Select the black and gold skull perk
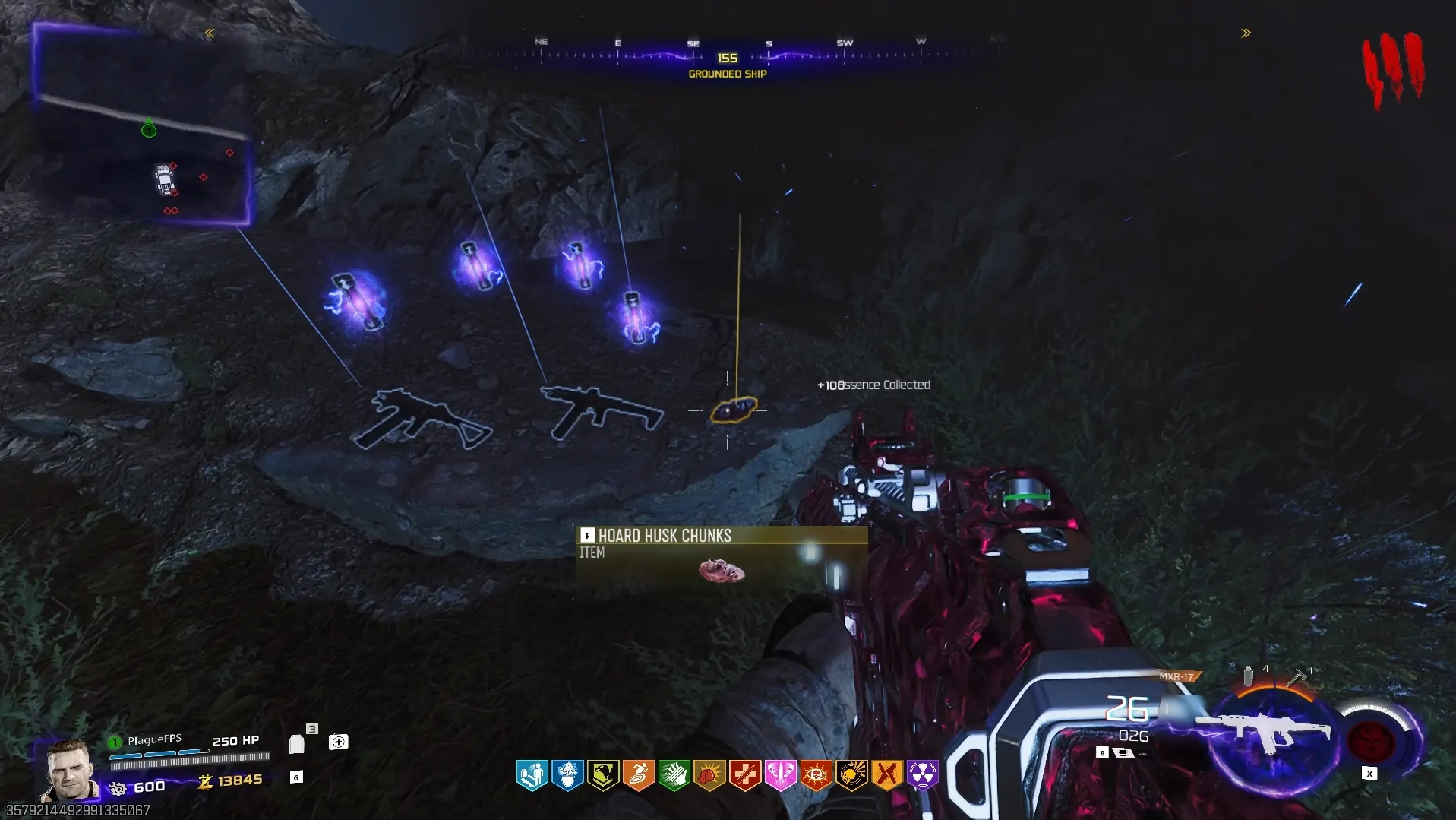Image resolution: width=1456 pixels, height=820 pixels. 851,775
